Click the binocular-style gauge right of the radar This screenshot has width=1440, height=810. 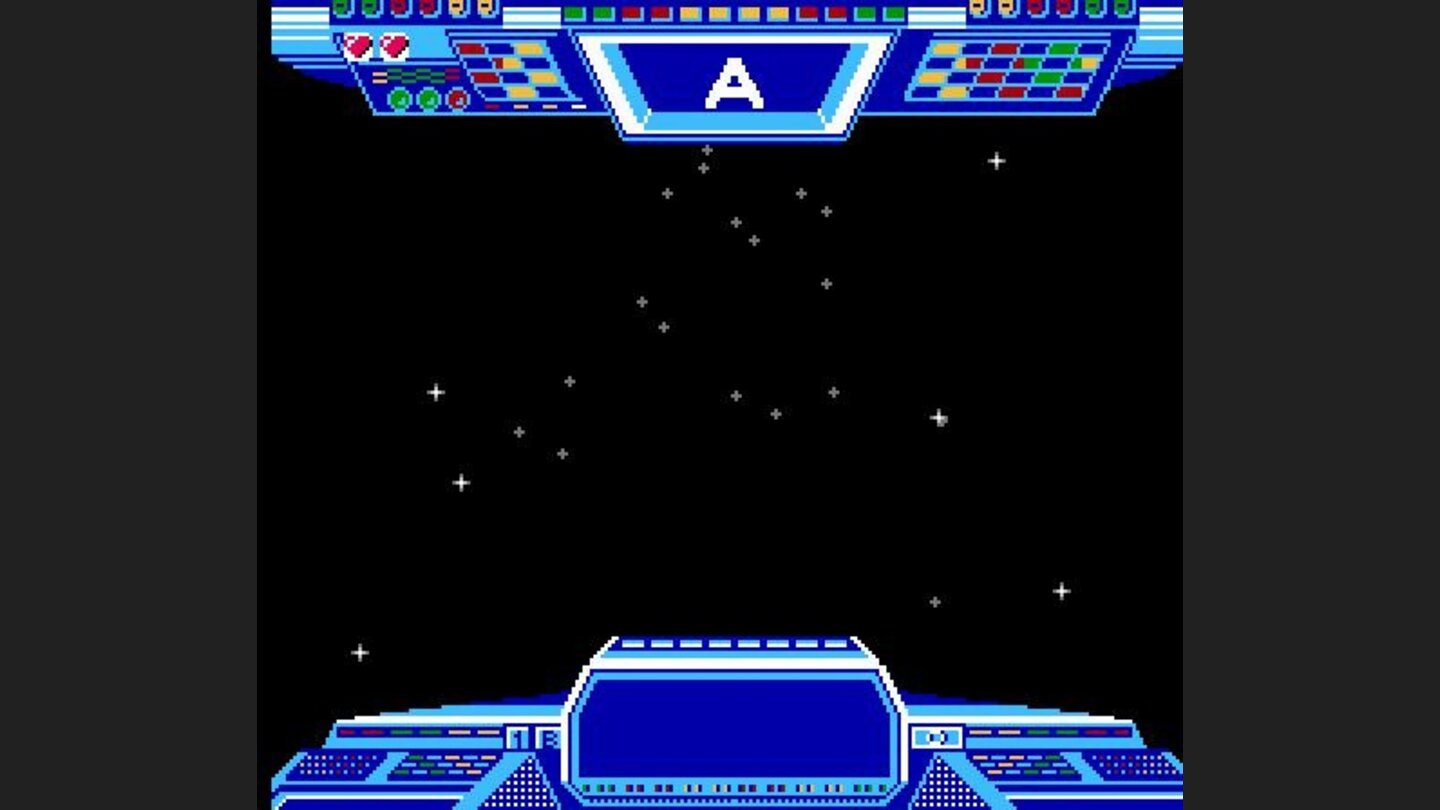(x=935, y=736)
